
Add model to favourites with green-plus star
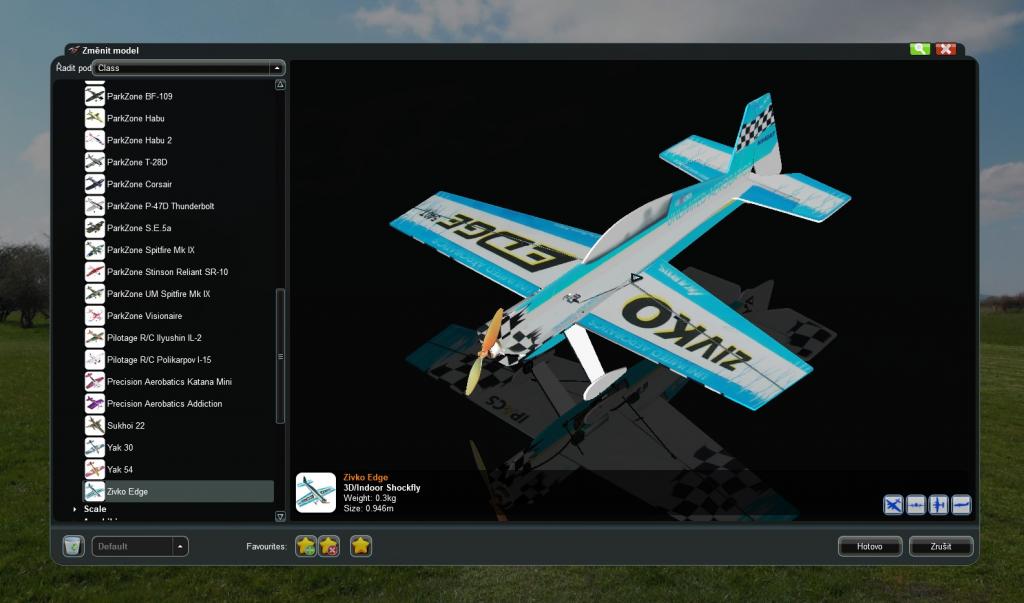306,546
